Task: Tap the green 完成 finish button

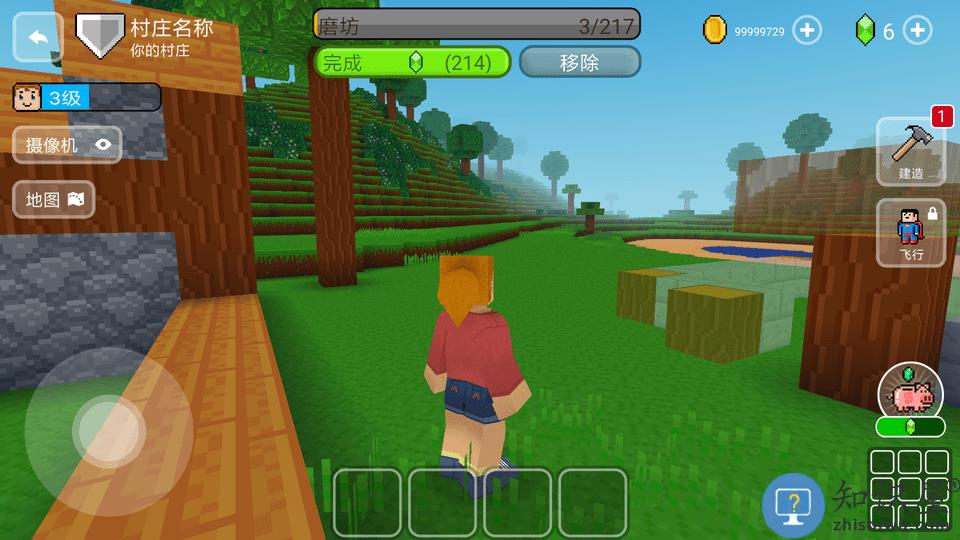Action: coord(413,63)
